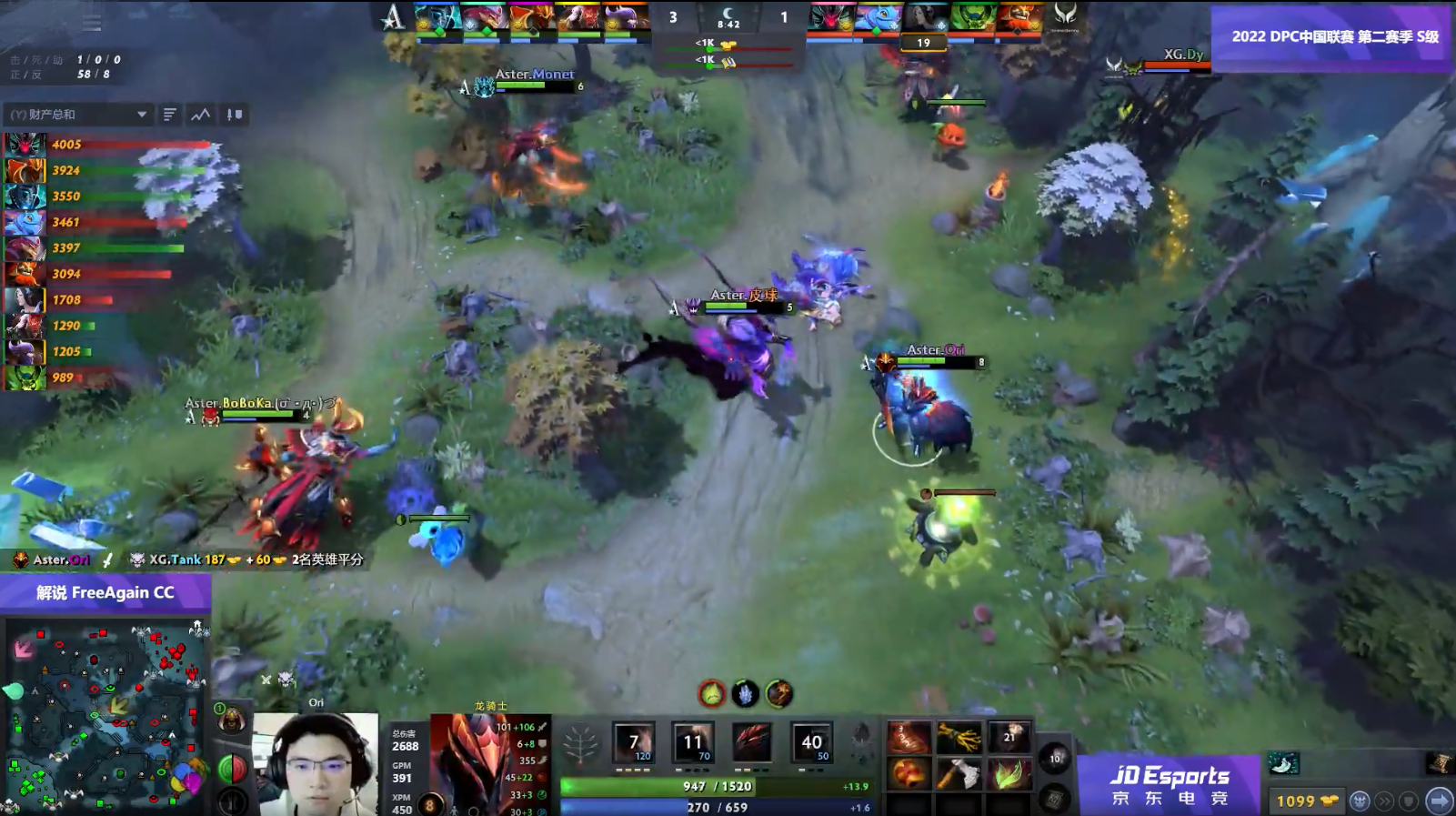Image resolution: width=1456 pixels, height=816 pixels.
Task: Click the Aster.Monet hero name label
Action: point(535,74)
